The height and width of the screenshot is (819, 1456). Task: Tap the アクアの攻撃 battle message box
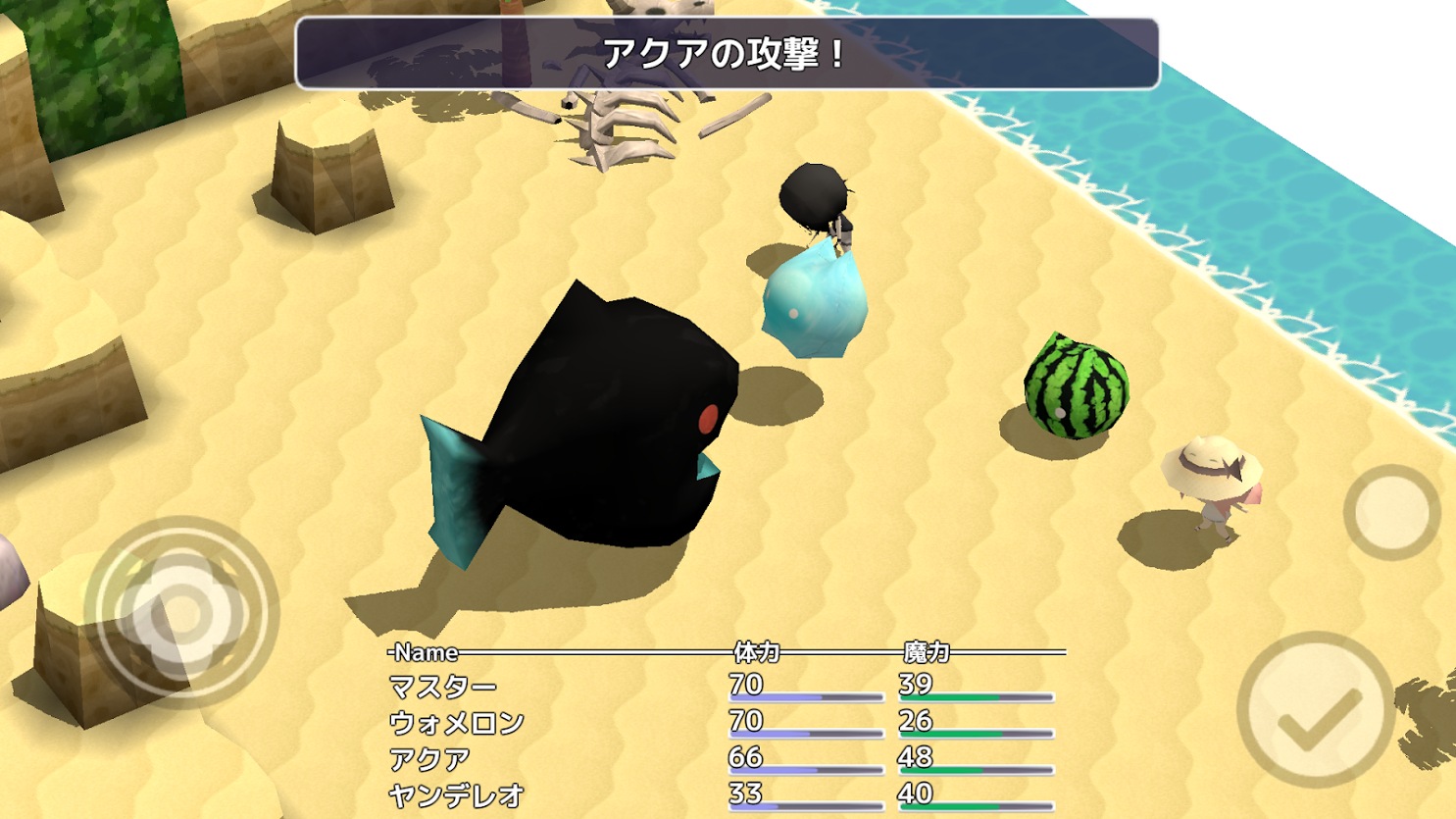(x=727, y=54)
